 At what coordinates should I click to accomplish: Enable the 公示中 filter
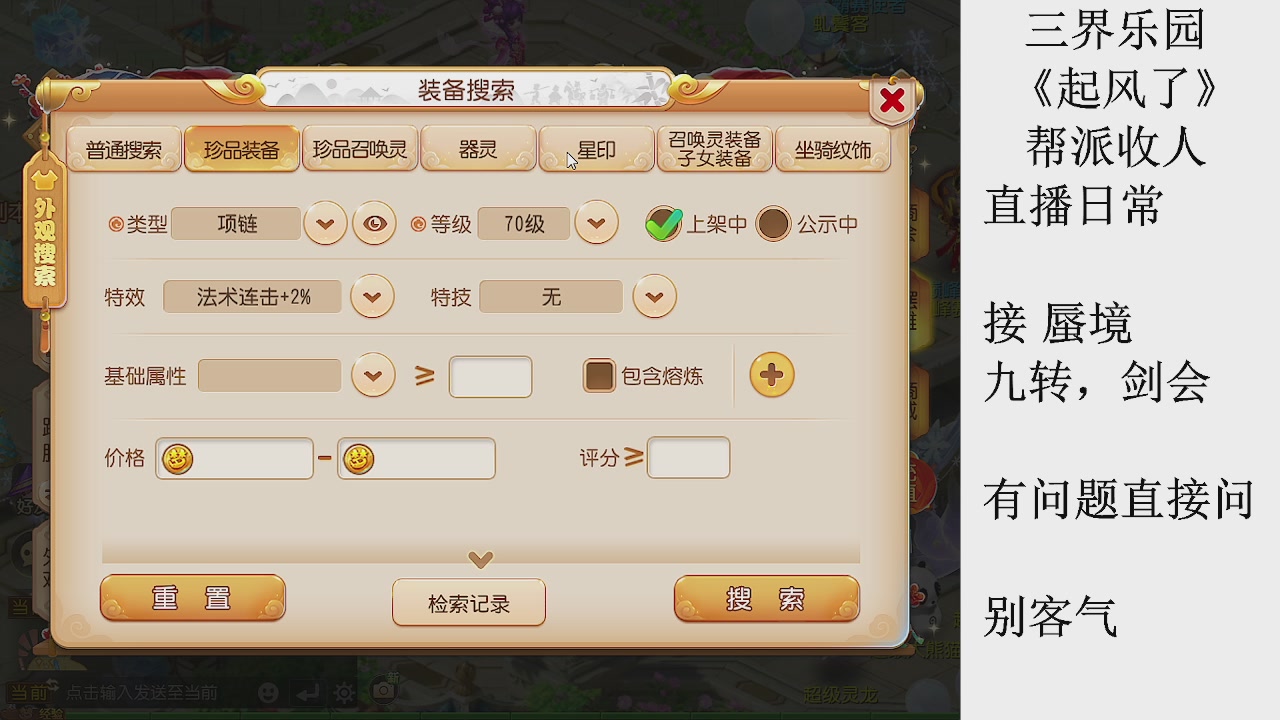(x=772, y=224)
